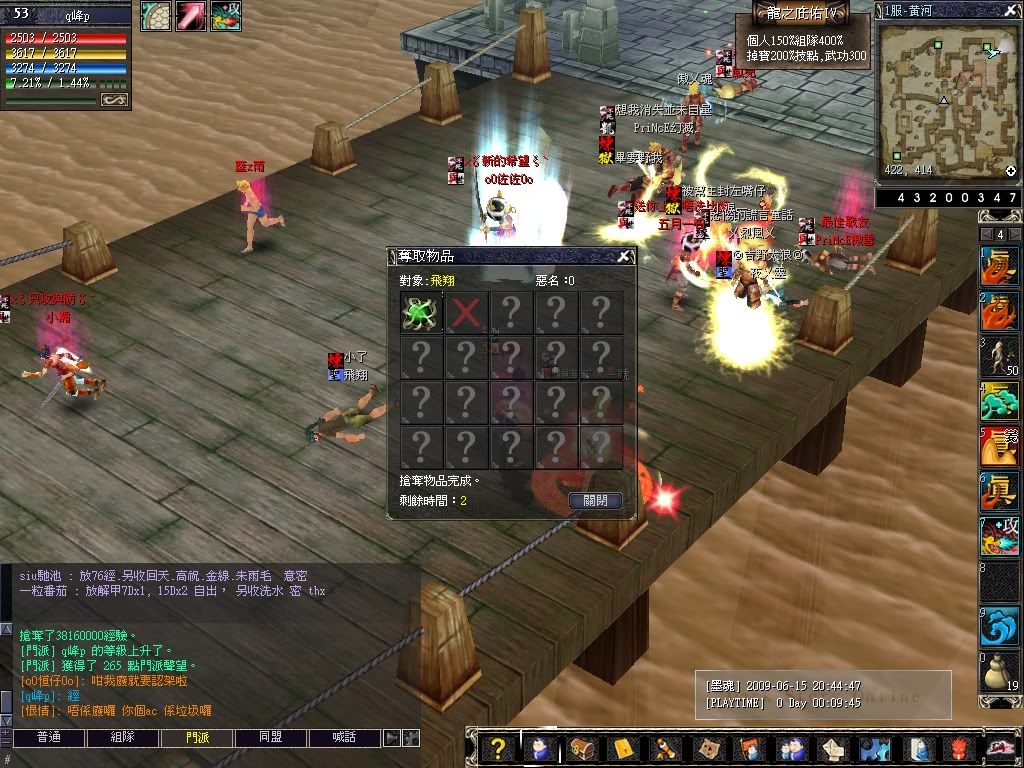Open the treasure chest inventory icon

pyautogui.click(x=581, y=748)
